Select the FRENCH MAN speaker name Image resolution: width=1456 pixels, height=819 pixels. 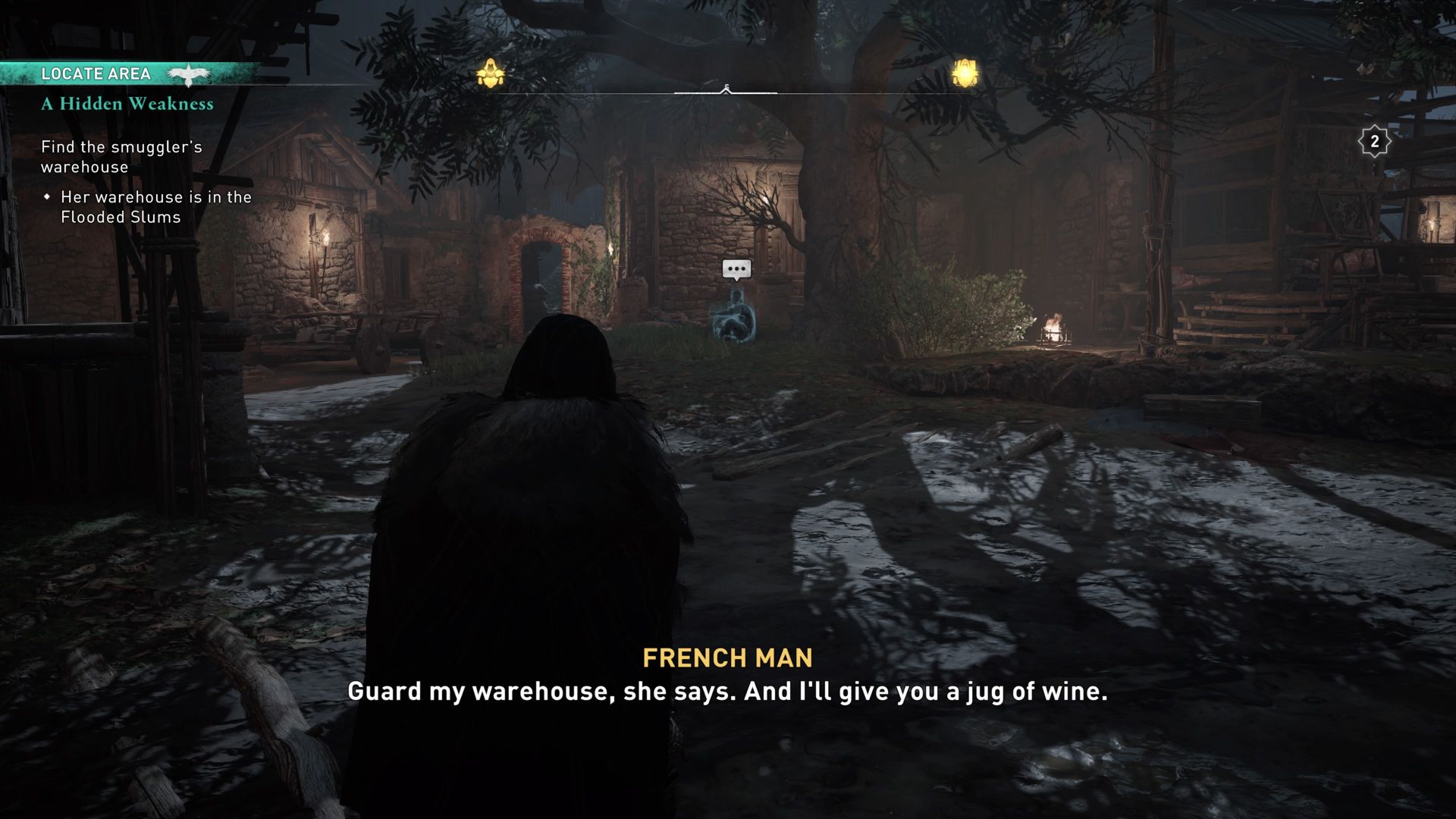(x=727, y=657)
